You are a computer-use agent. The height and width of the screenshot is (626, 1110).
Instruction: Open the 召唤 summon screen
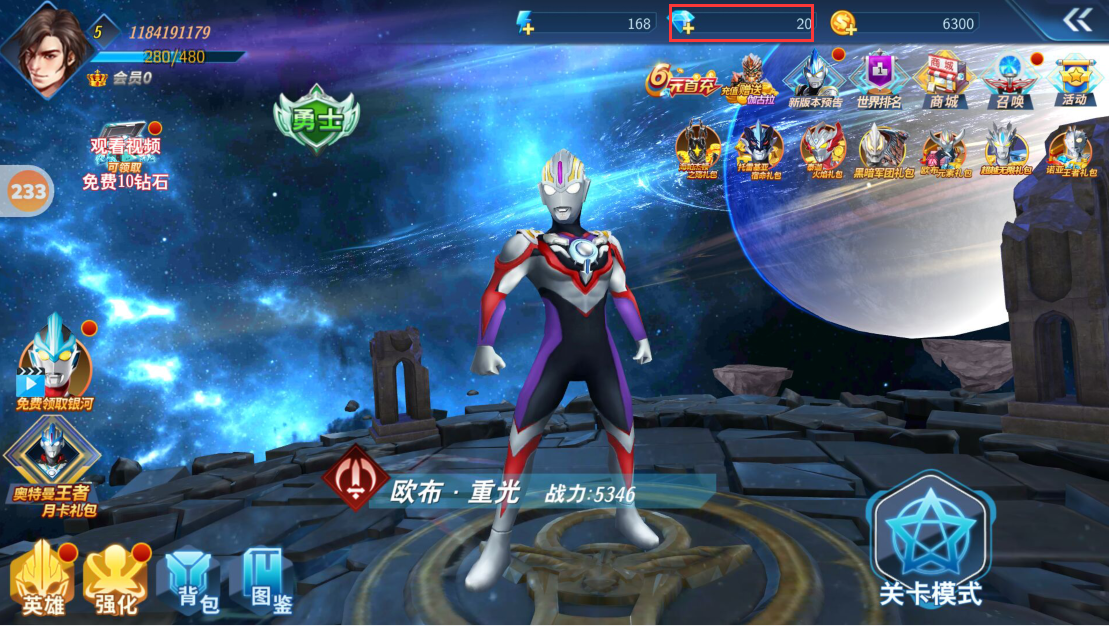1010,79
